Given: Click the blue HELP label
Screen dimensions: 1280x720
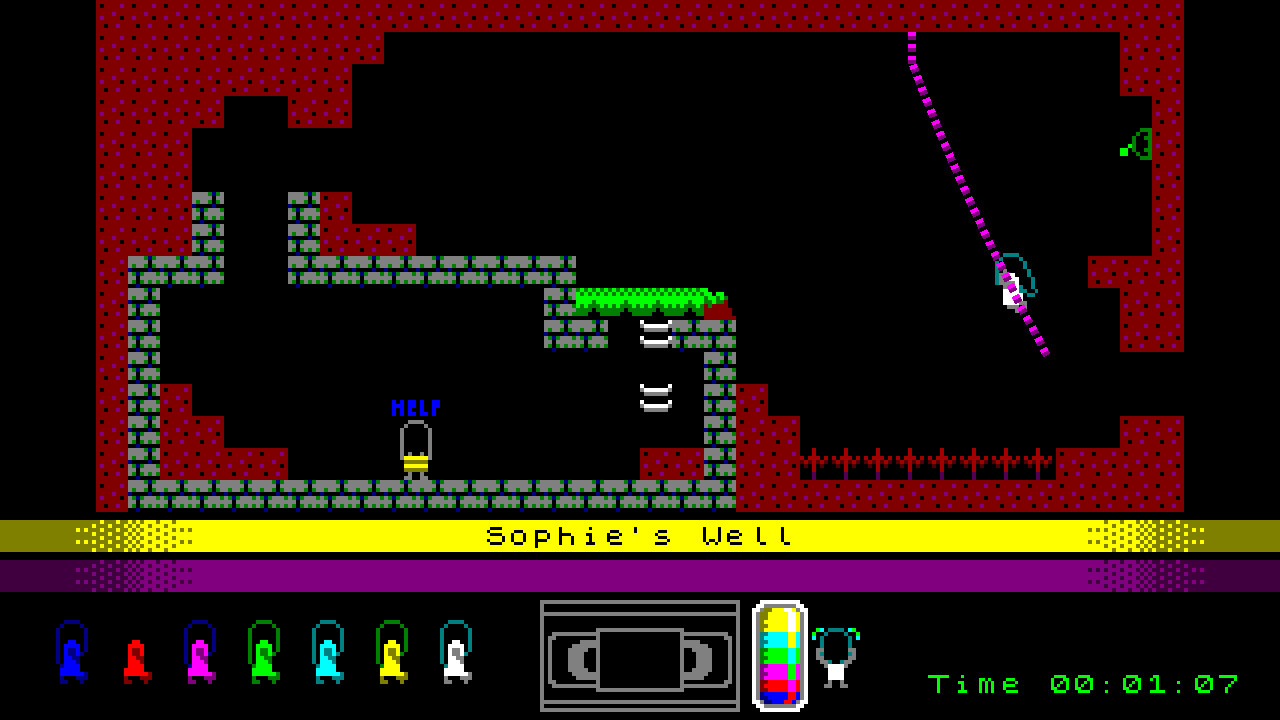Looking at the screenshot, I should coord(417,407).
